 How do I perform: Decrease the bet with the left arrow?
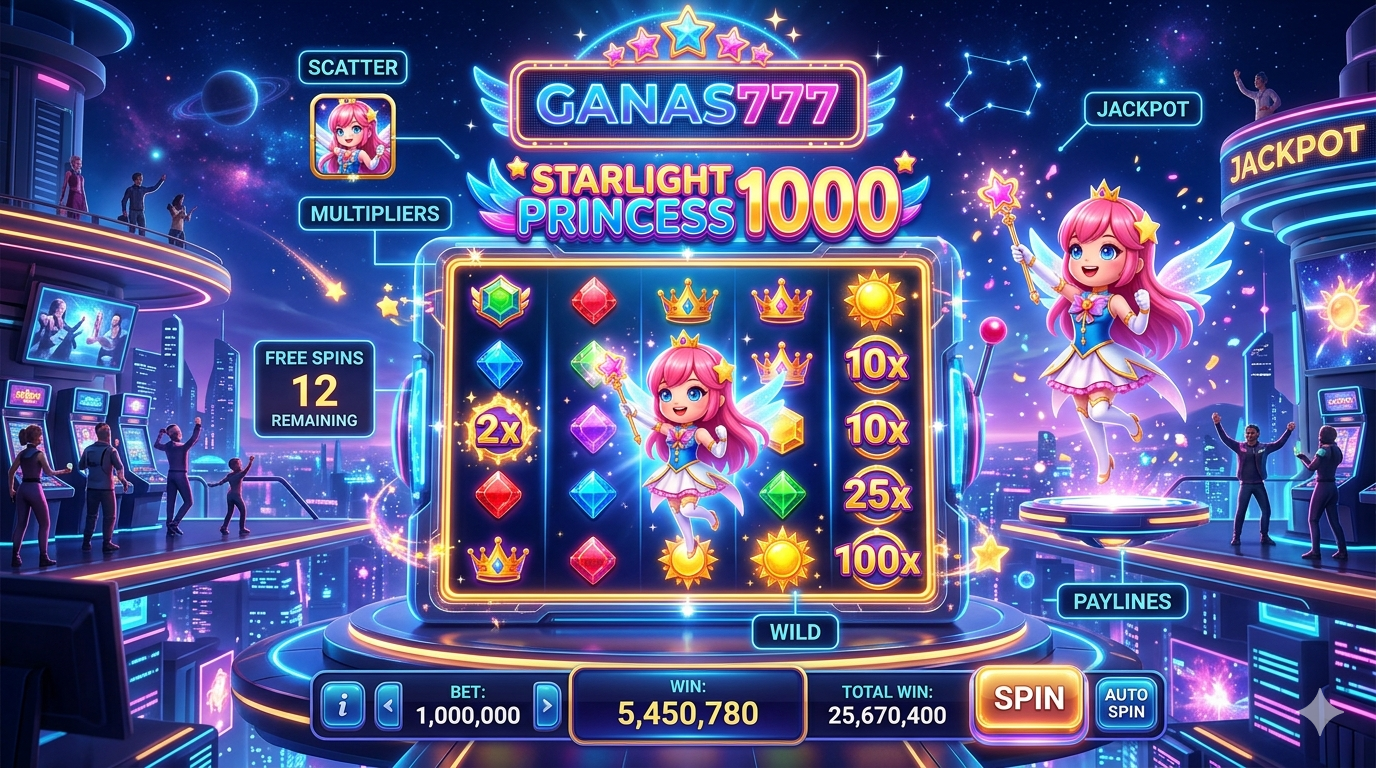(x=389, y=706)
